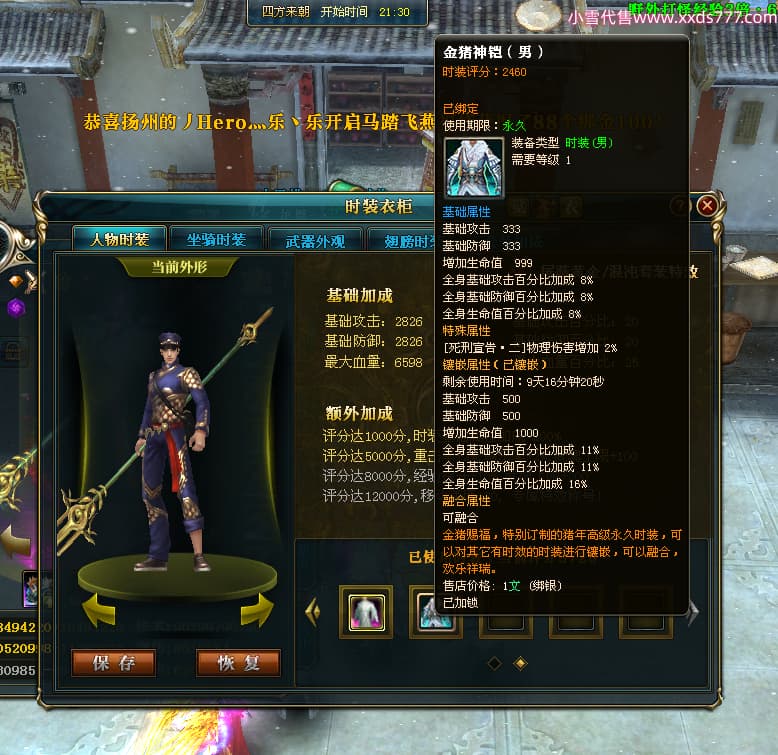Open the 坐骑时装 mount fashion tab
This screenshot has width=778, height=755.
[x=216, y=239]
